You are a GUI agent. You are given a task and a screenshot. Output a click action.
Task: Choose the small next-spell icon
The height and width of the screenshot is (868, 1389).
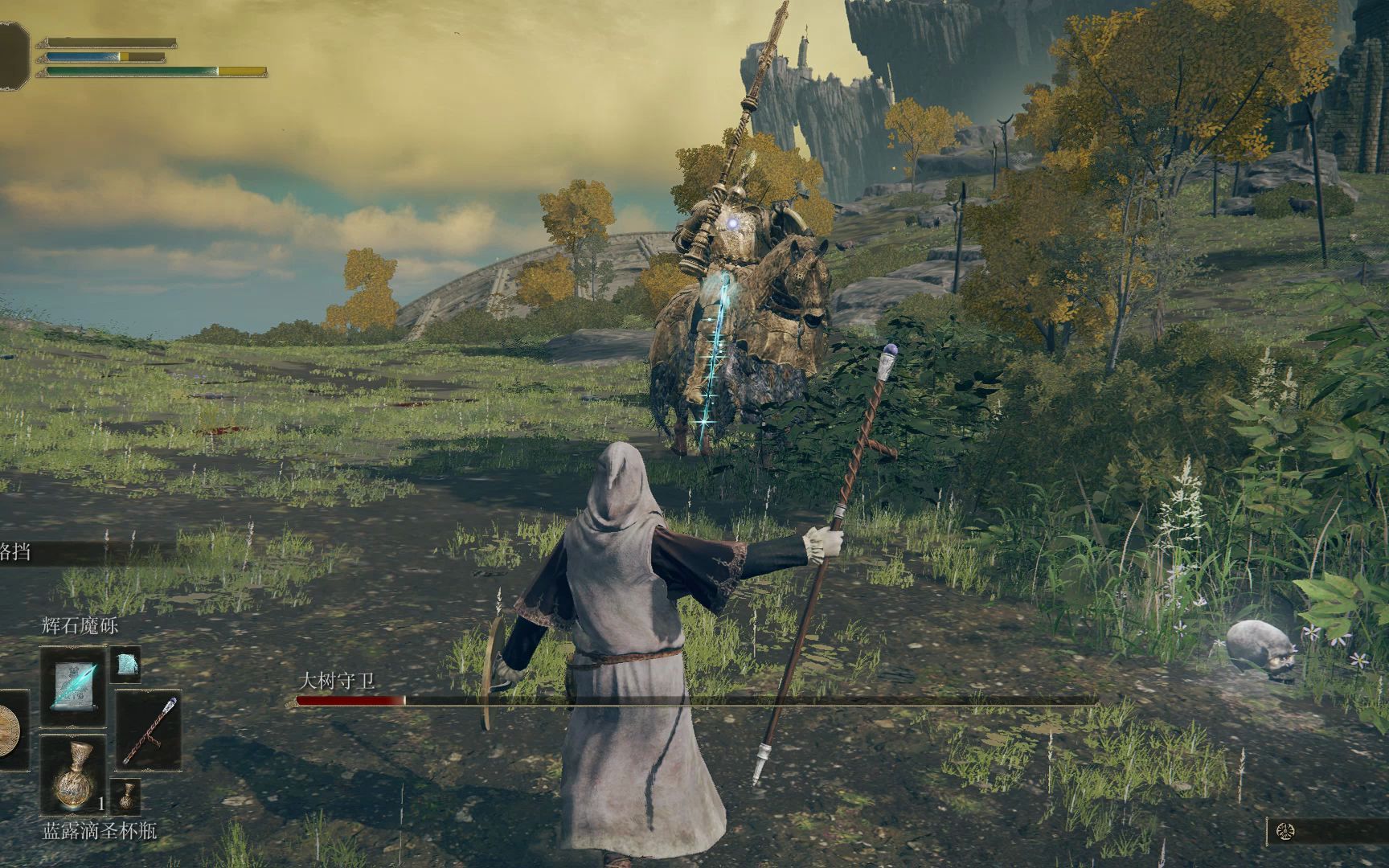click(125, 664)
